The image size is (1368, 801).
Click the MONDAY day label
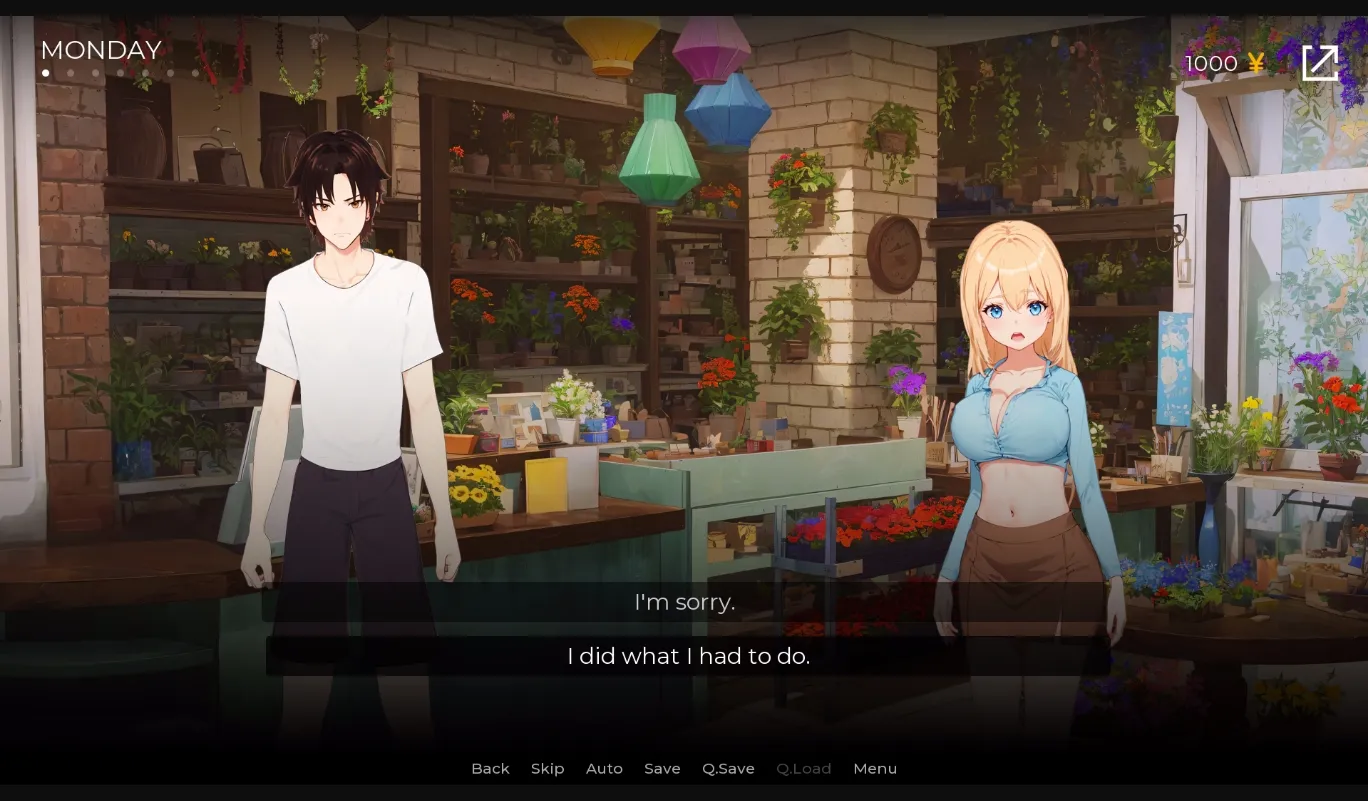tap(100, 50)
